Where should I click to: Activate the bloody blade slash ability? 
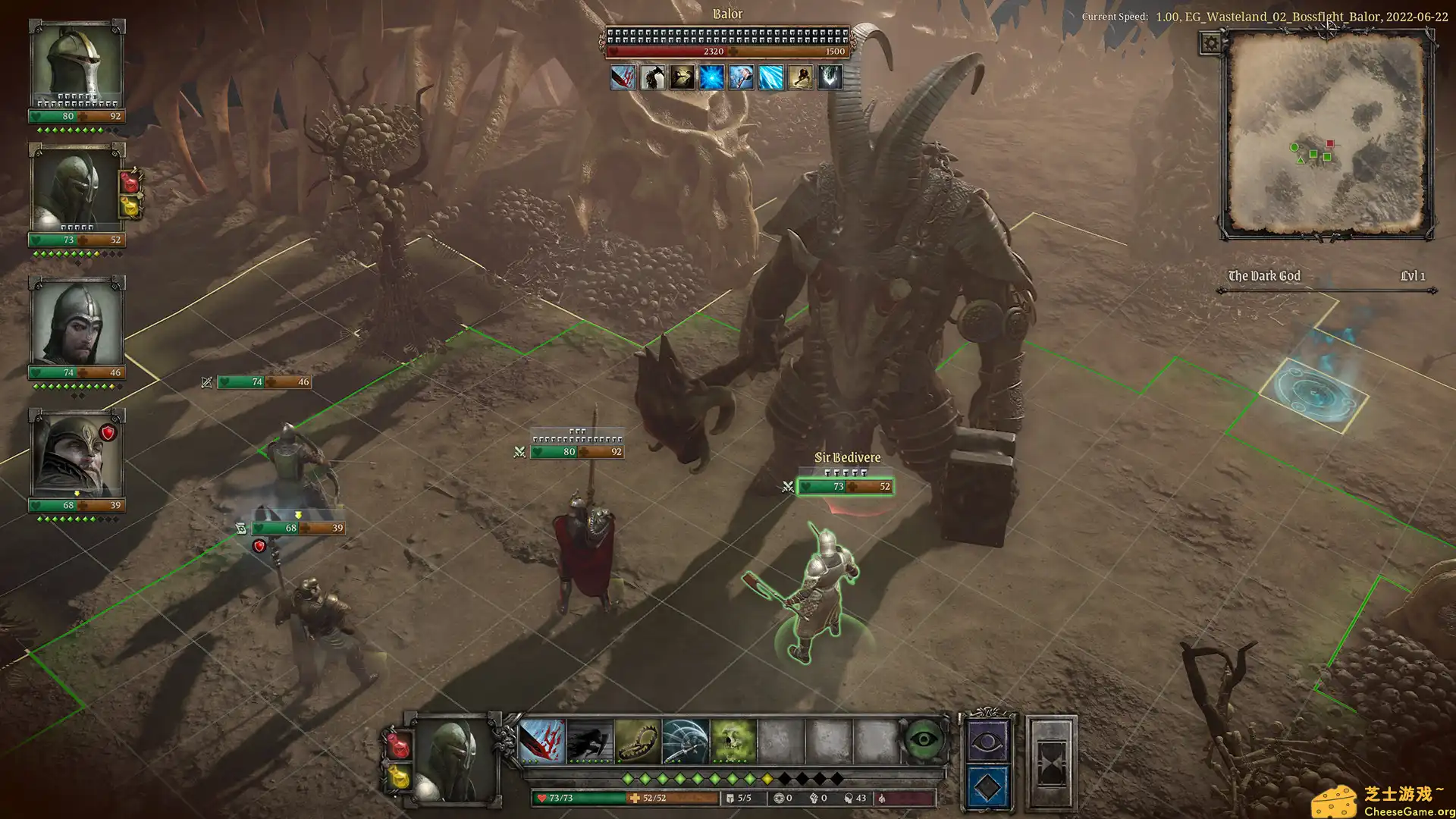click(541, 741)
